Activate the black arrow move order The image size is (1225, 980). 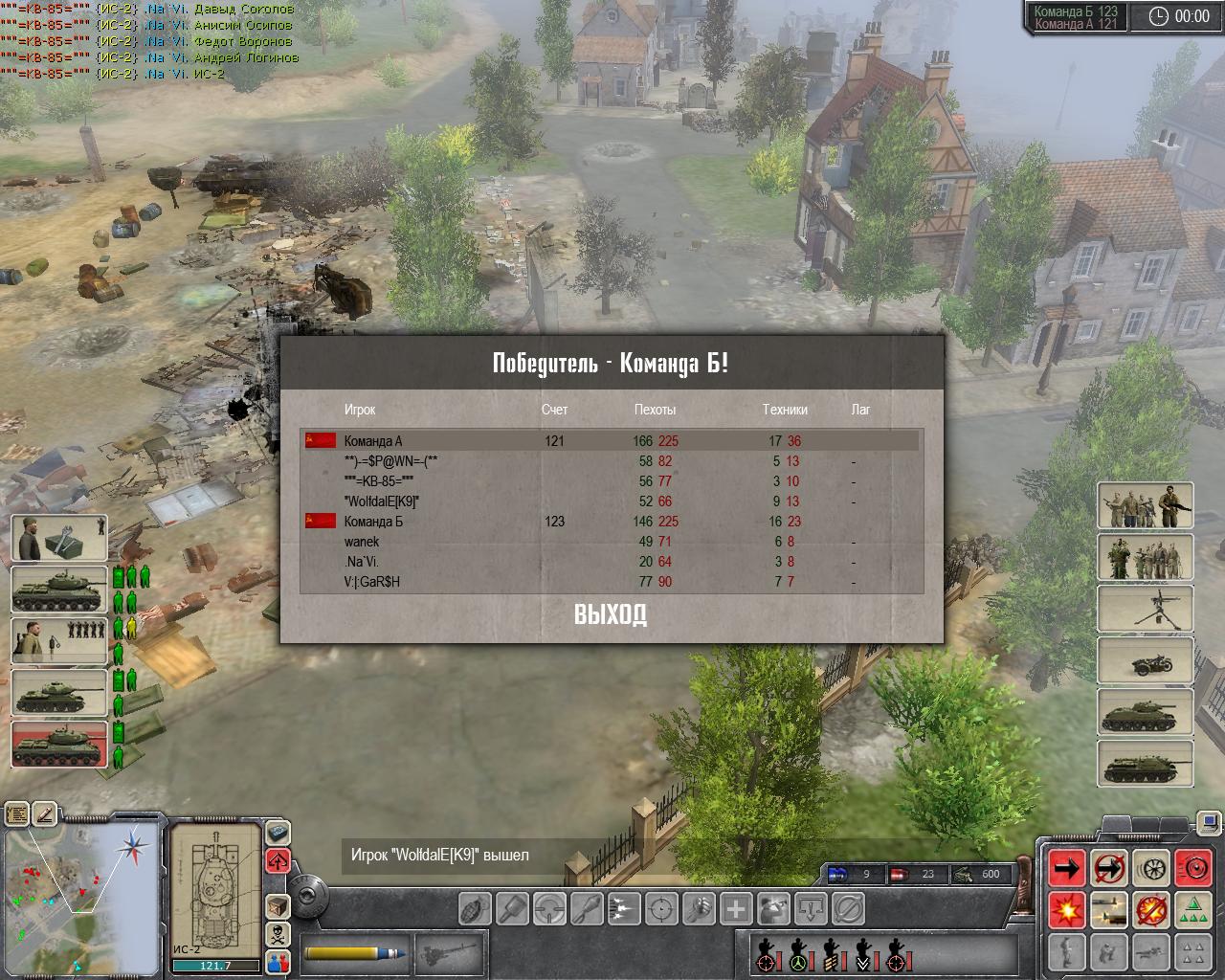[x=1066, y=868]
